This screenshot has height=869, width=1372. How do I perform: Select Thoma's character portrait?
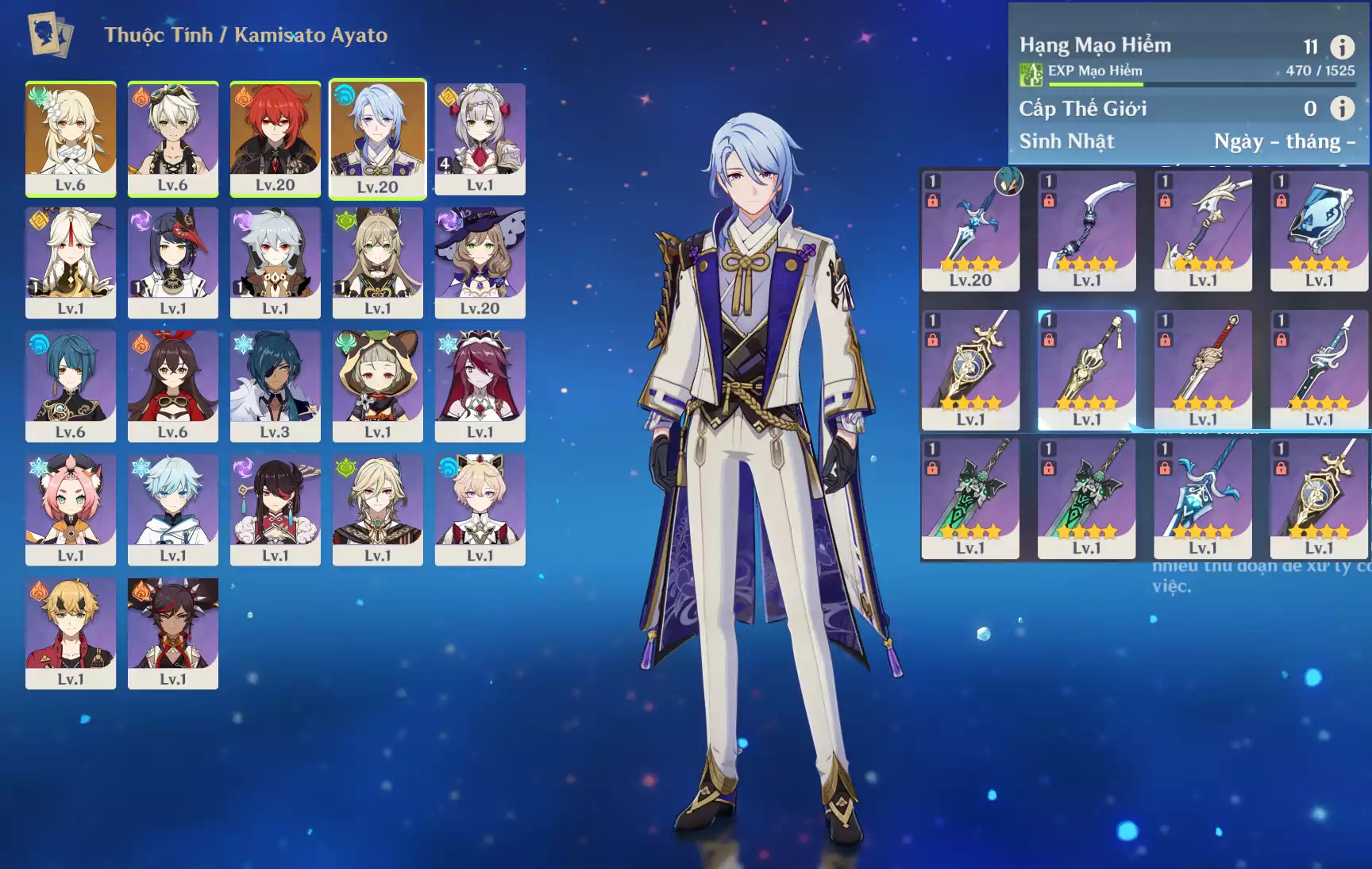coord(71,633)
